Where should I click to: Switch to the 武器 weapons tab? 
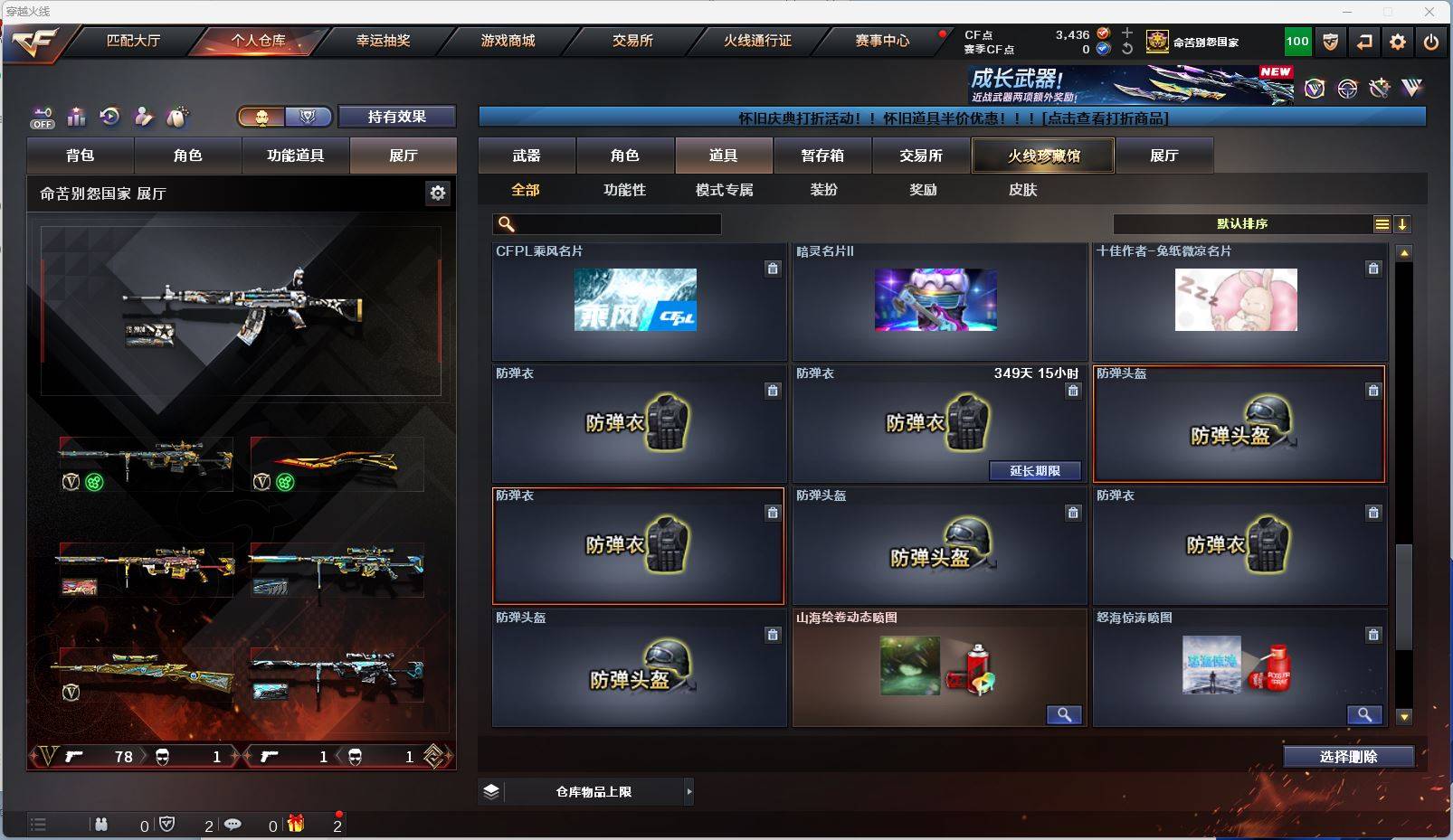pos(527,156)
